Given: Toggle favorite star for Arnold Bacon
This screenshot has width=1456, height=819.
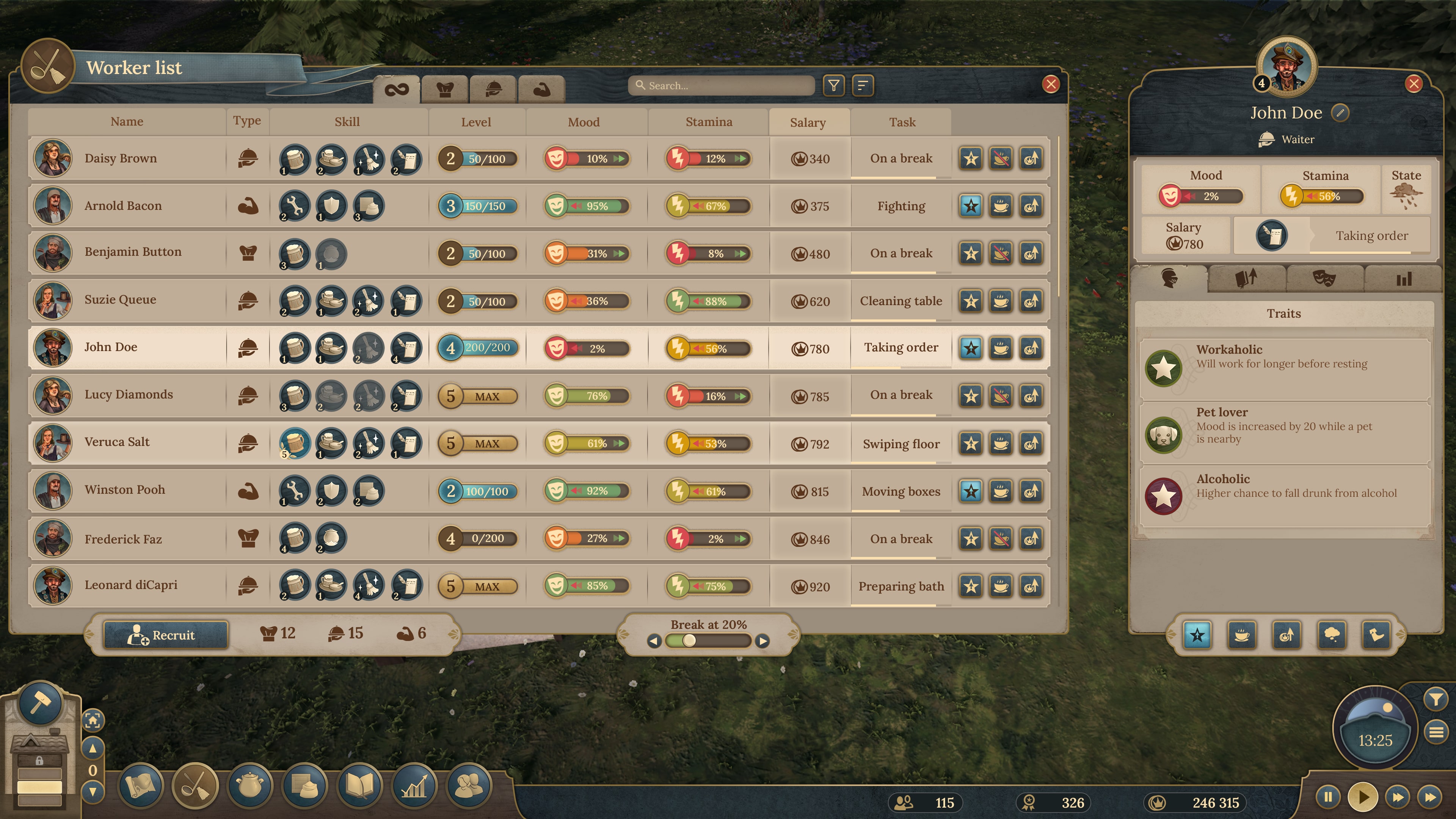Looking at the screenshot, I should [971, 206].
